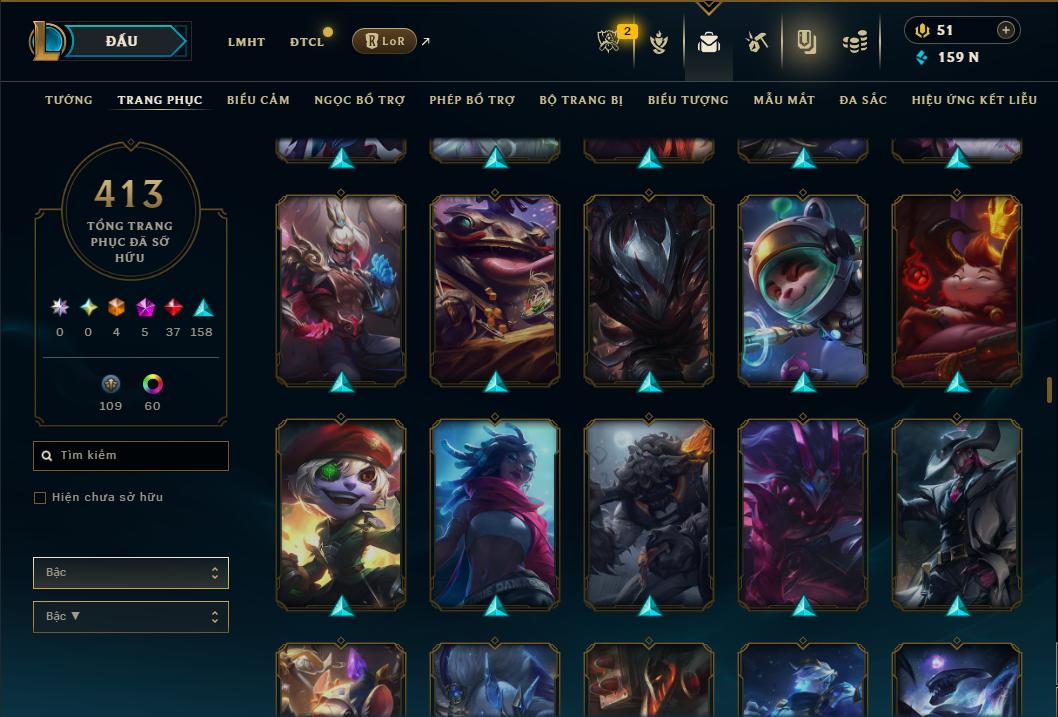Switch to the TƯỚNG tab
Image resolution: width=1058 pixels, height=717 pixels.
(x=69, y=100)
